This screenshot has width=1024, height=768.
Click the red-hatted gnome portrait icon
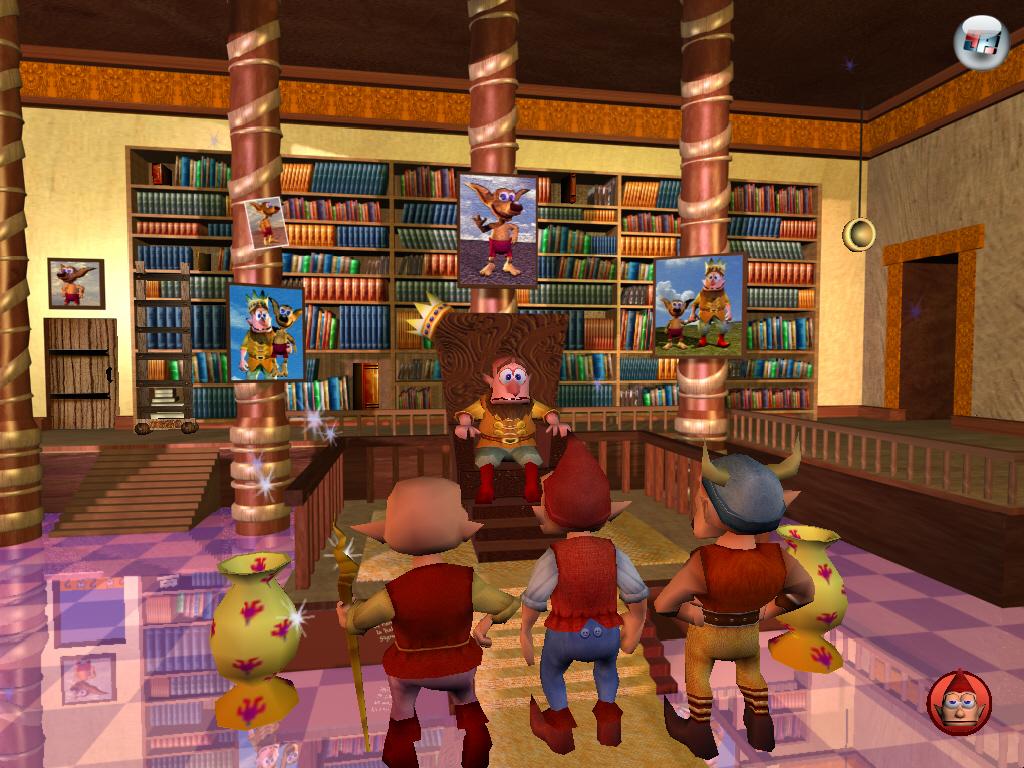[959, 703]
